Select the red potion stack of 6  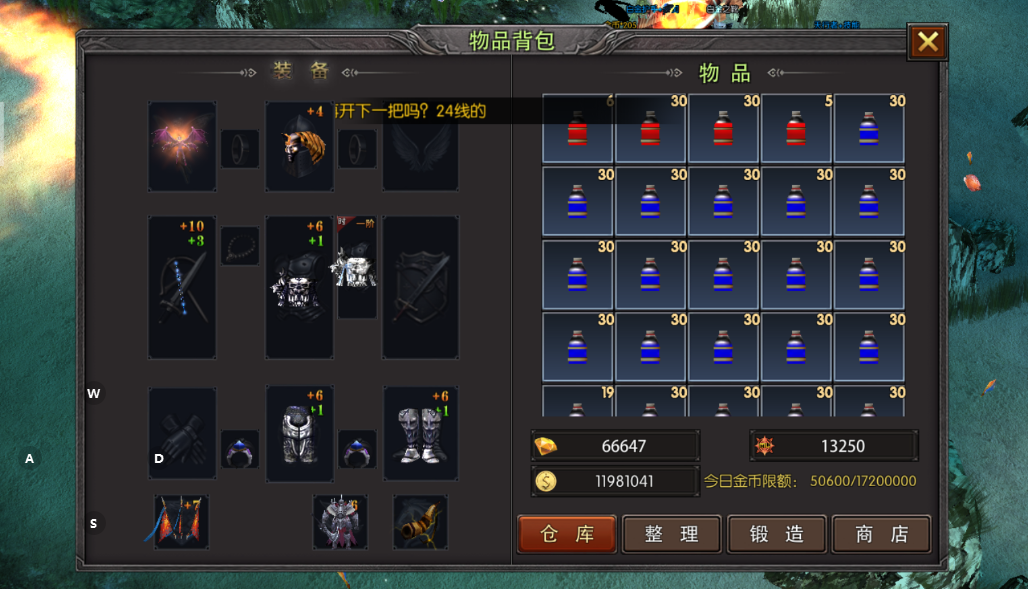click(x=577, y=128)
